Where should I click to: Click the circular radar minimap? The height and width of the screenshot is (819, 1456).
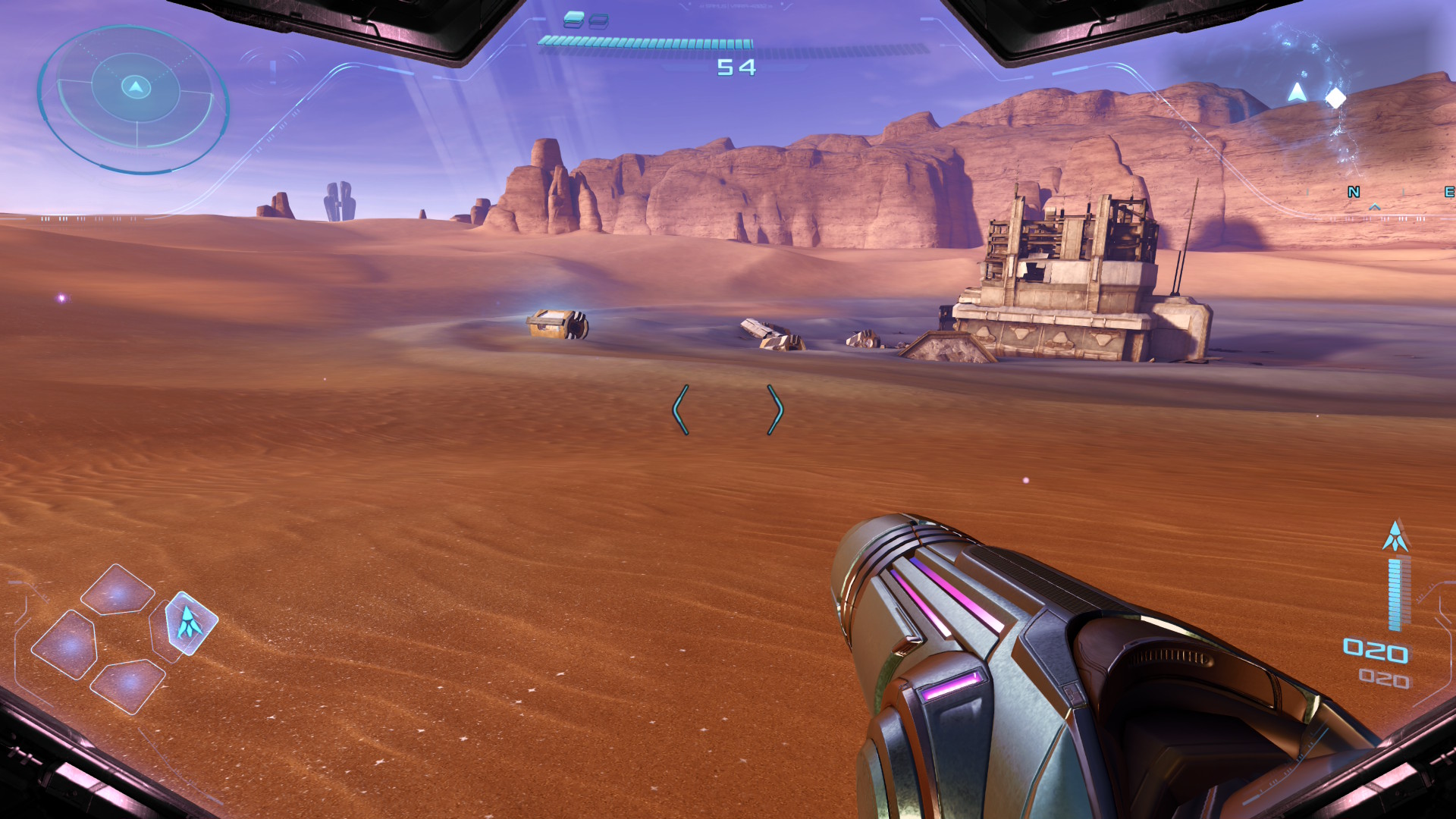[x=134, y=99]
